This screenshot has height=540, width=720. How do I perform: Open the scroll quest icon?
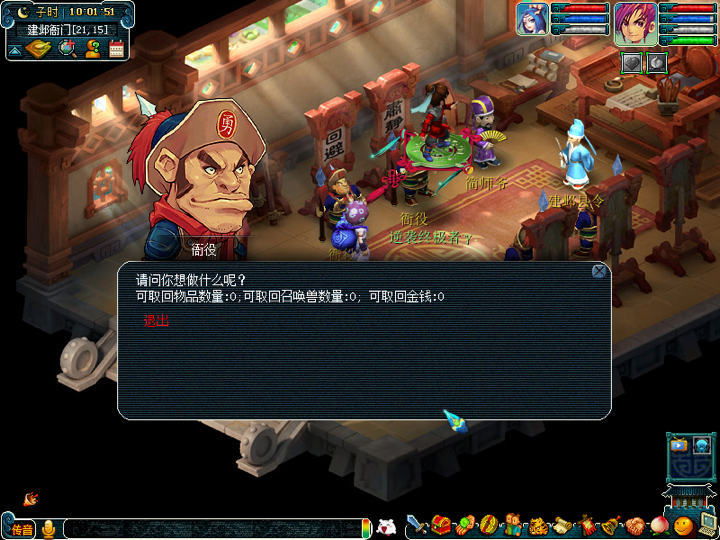[x=561, y=525]
